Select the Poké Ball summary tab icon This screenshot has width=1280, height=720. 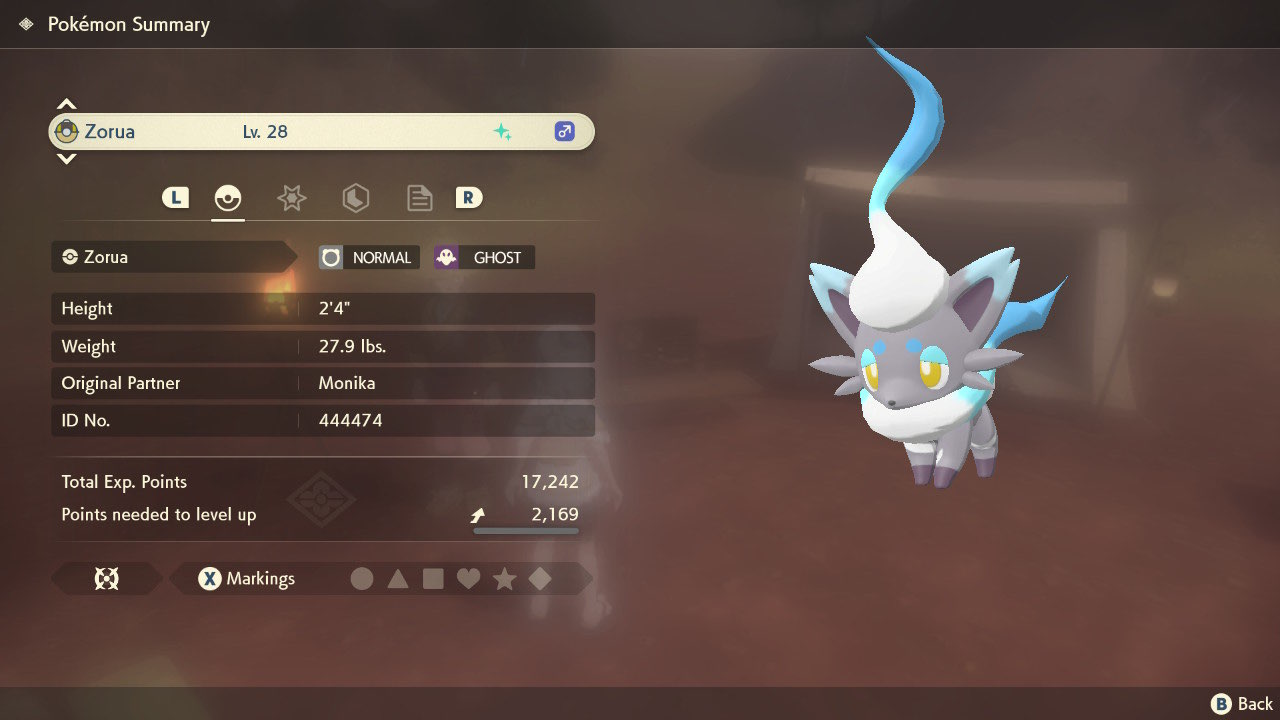[228, 197]
